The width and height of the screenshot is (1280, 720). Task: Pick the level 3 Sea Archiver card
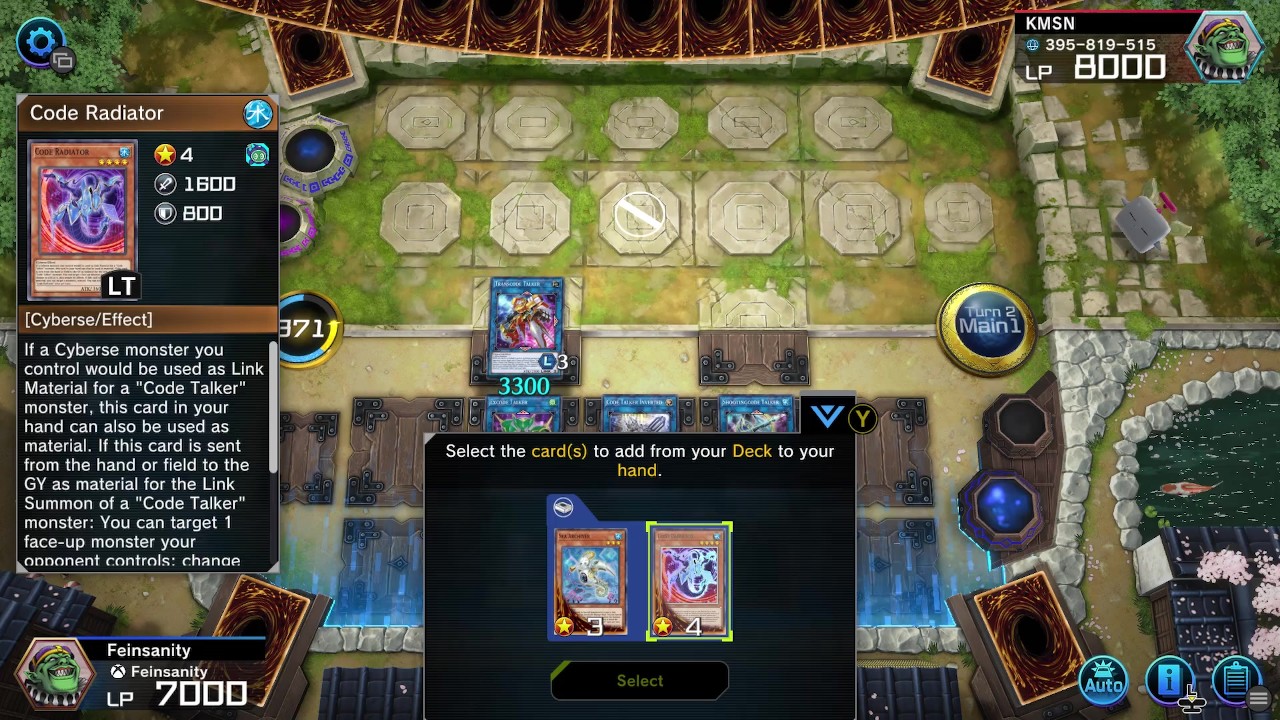(591, 581)
